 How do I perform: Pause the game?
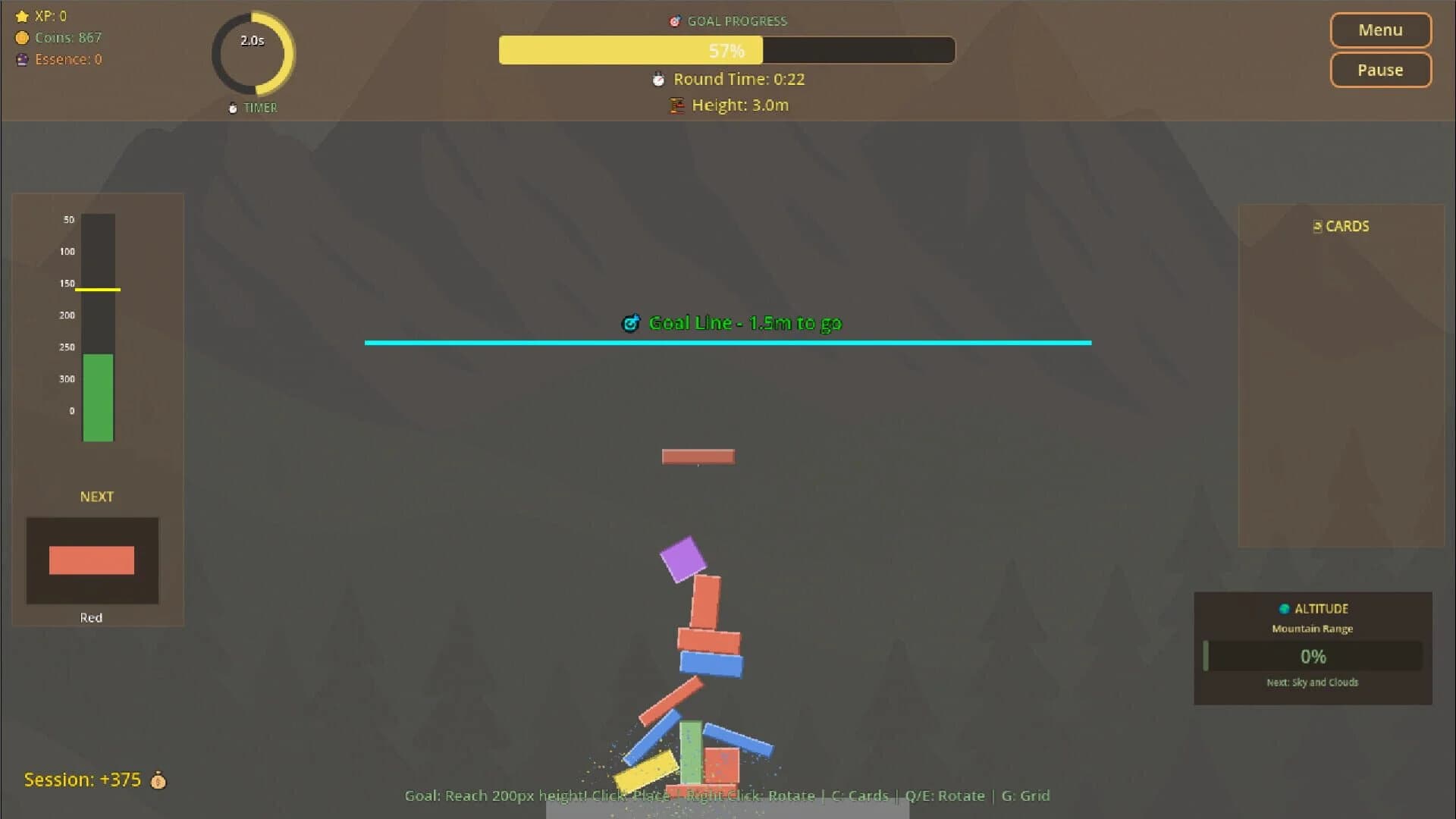[1380, 70]
